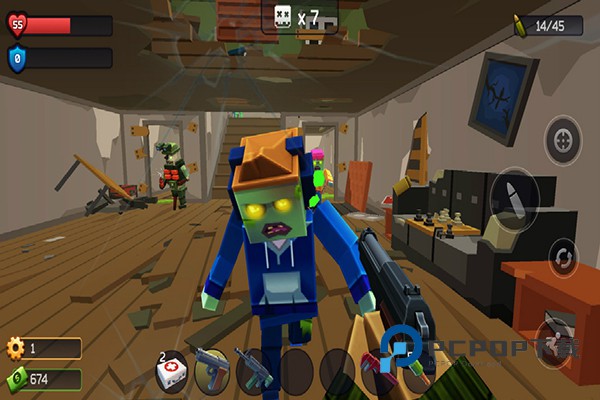Tap the crosshair aim button
Viewport: 600px width, 400px height.
point(562,139)
